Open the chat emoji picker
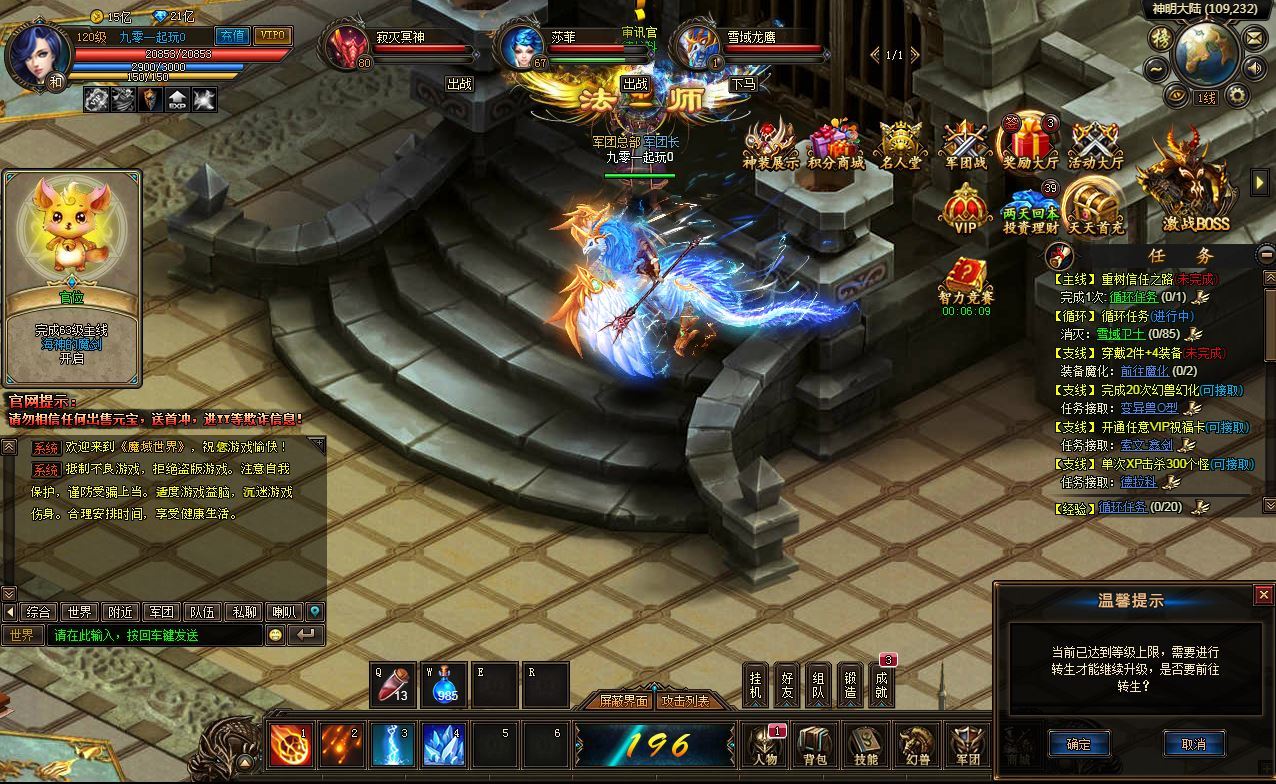The width and height of the screenshot is (1276, 784). (276, 635)
